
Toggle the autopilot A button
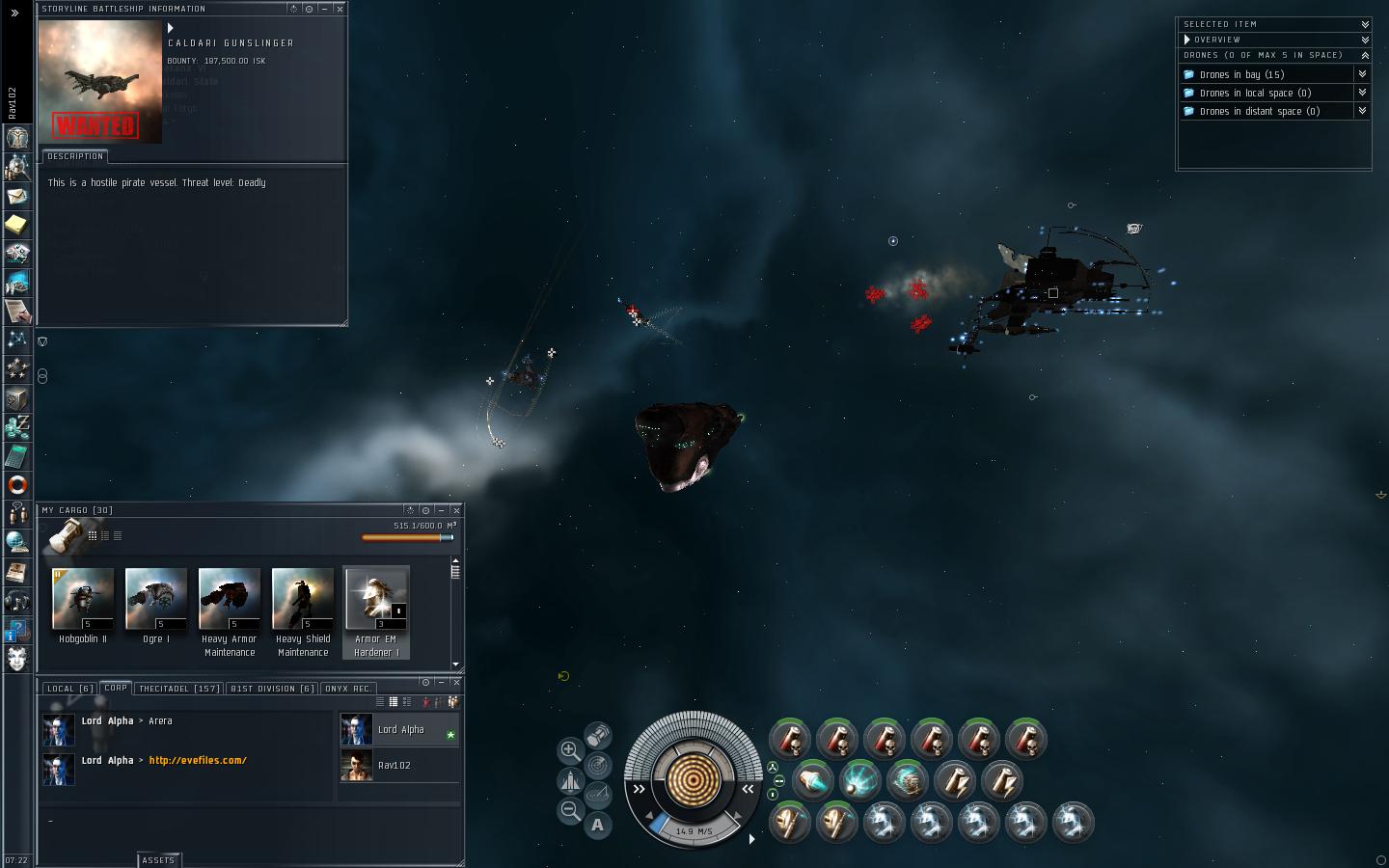coord(598,825)
